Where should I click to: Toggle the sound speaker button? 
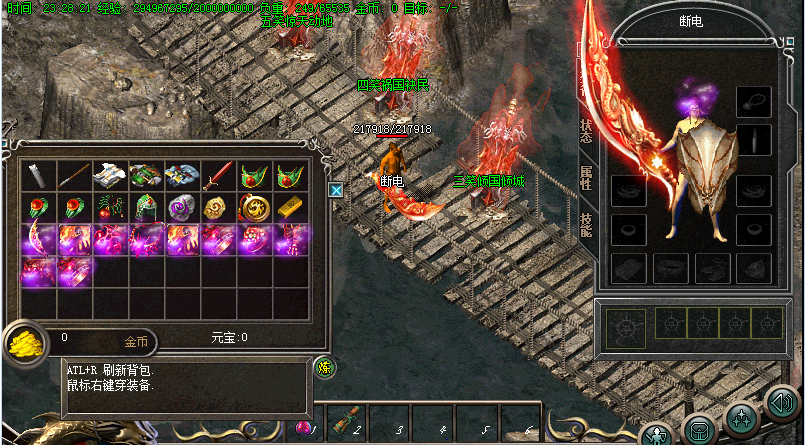coord(781,403)
